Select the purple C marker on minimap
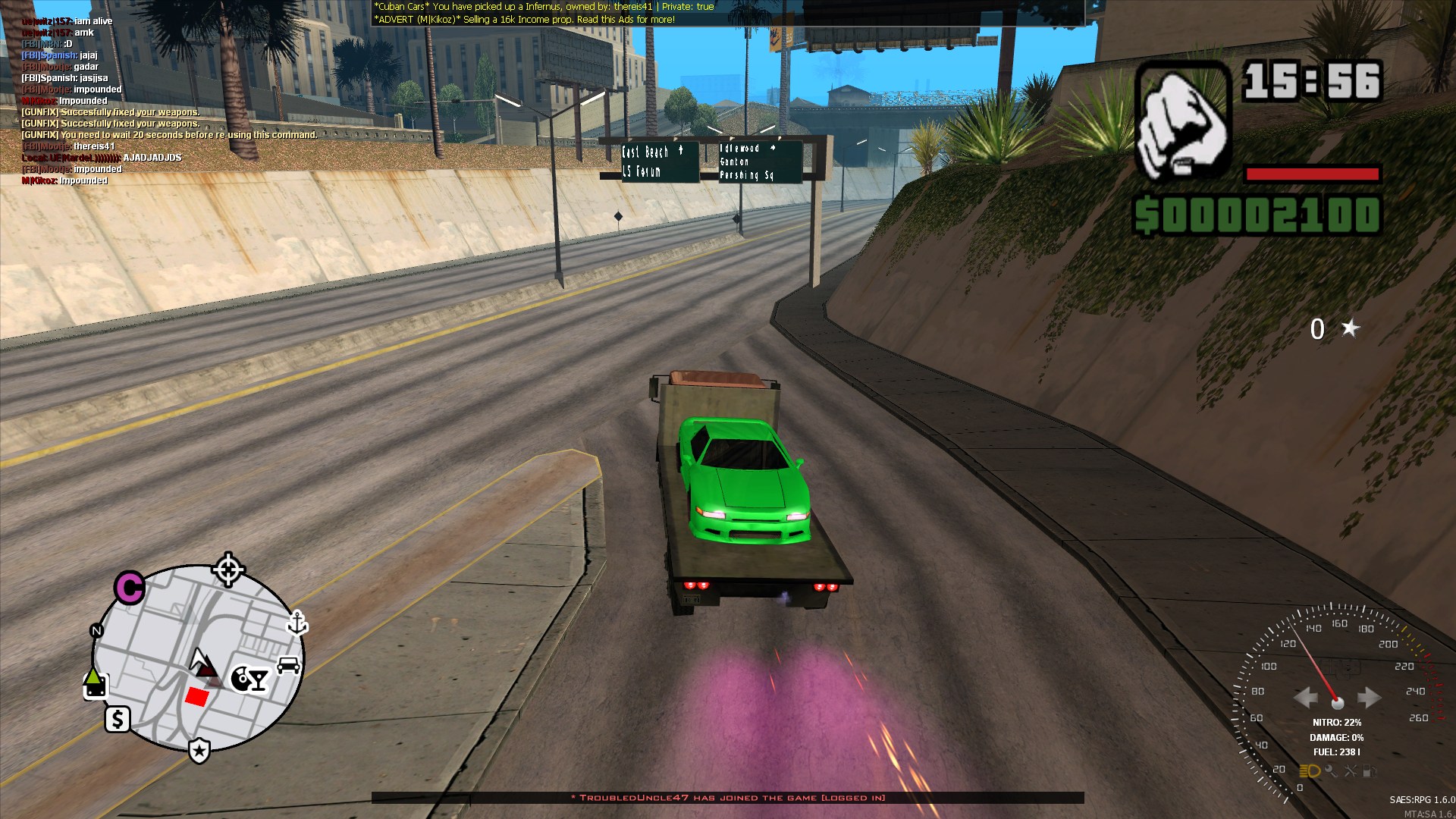This screenshot has height=819, width=1456. (x=130, y=588)
